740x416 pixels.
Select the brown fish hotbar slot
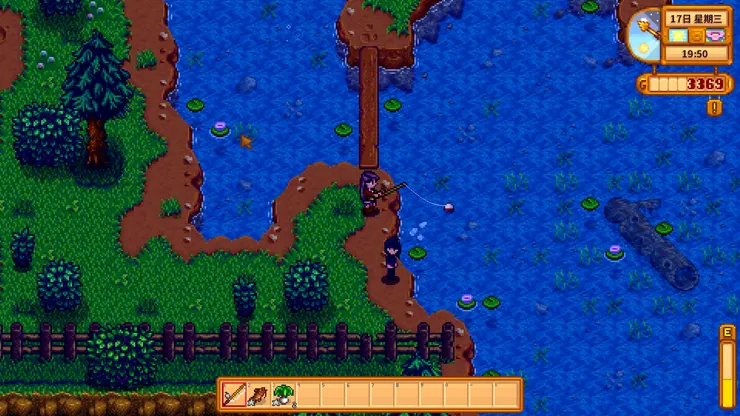click(258, 394)
